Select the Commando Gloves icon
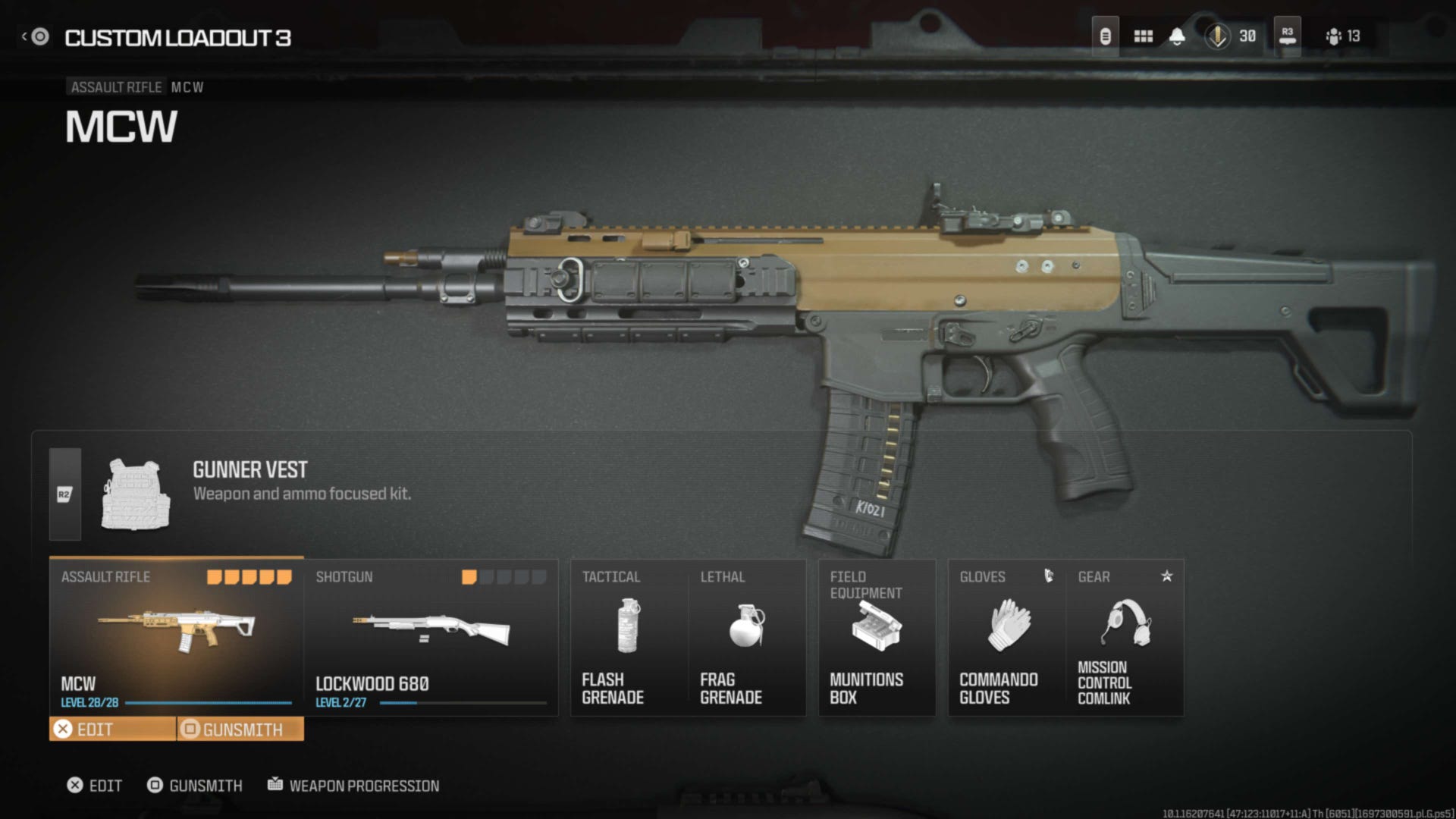Viewport: 1456px width, 819px height. 1007,623
